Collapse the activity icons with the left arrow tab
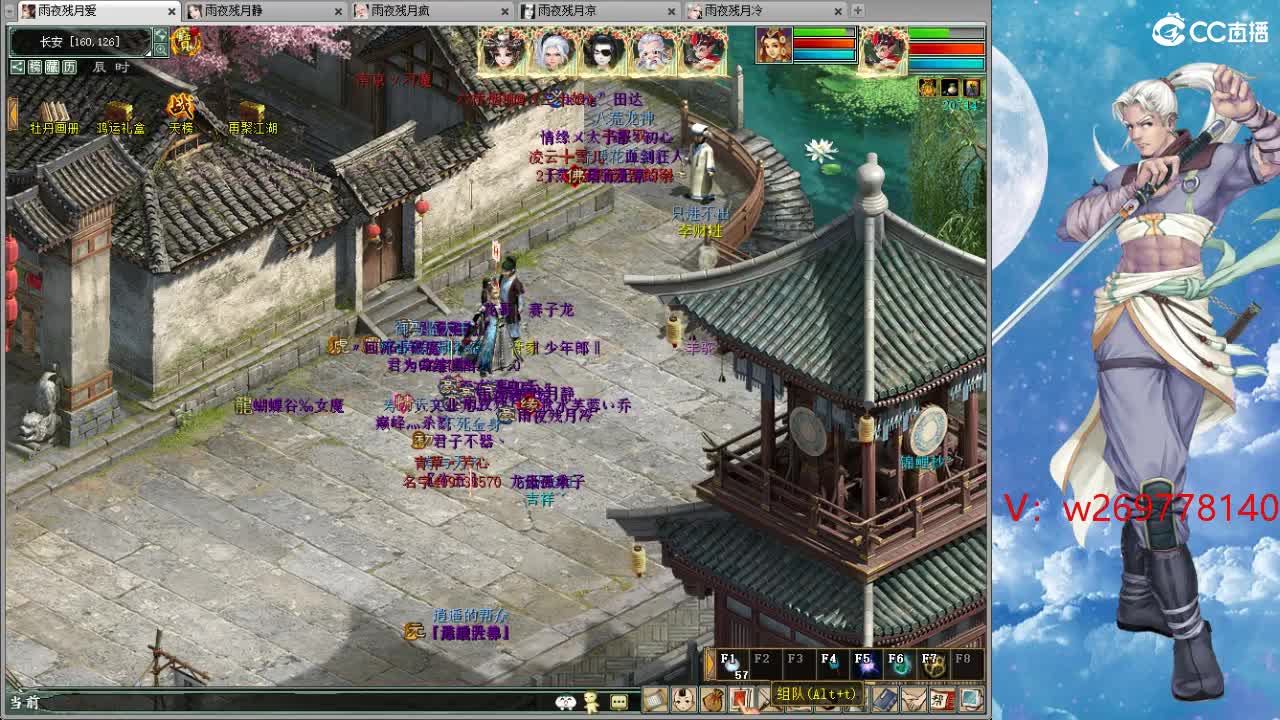The height and width of the screenshot is (720, 1280). (13, 112)
